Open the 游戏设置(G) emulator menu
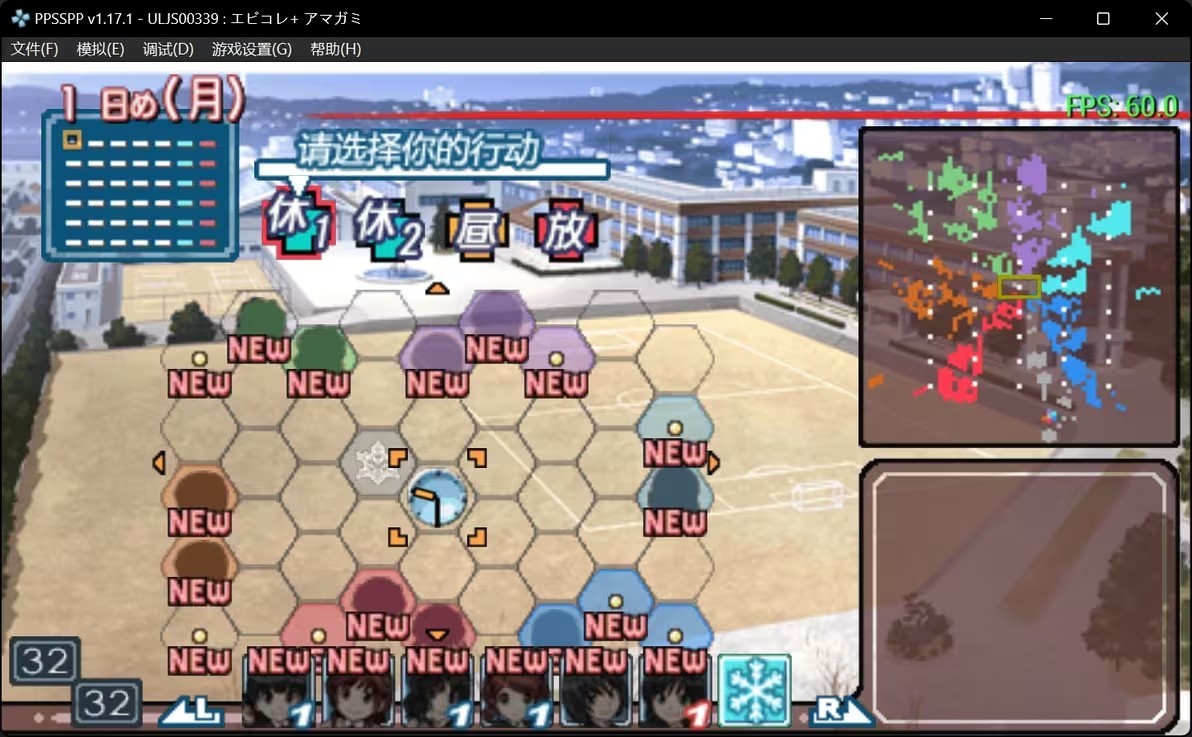Viewport: 1192px width, 737px height. coord(252,49)
